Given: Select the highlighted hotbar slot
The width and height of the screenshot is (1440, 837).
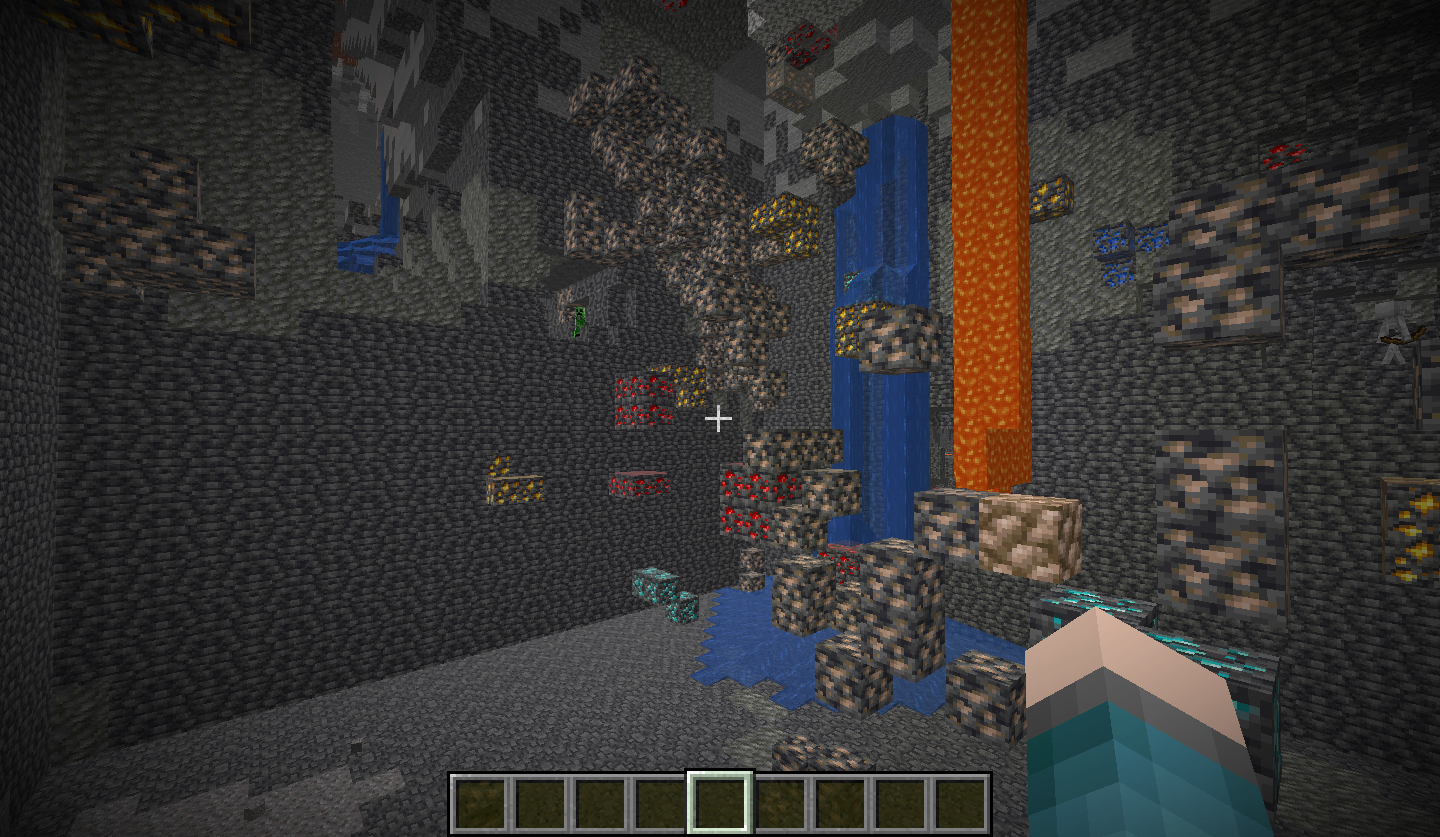Looking at the screenshot, I should coord(719,802).
